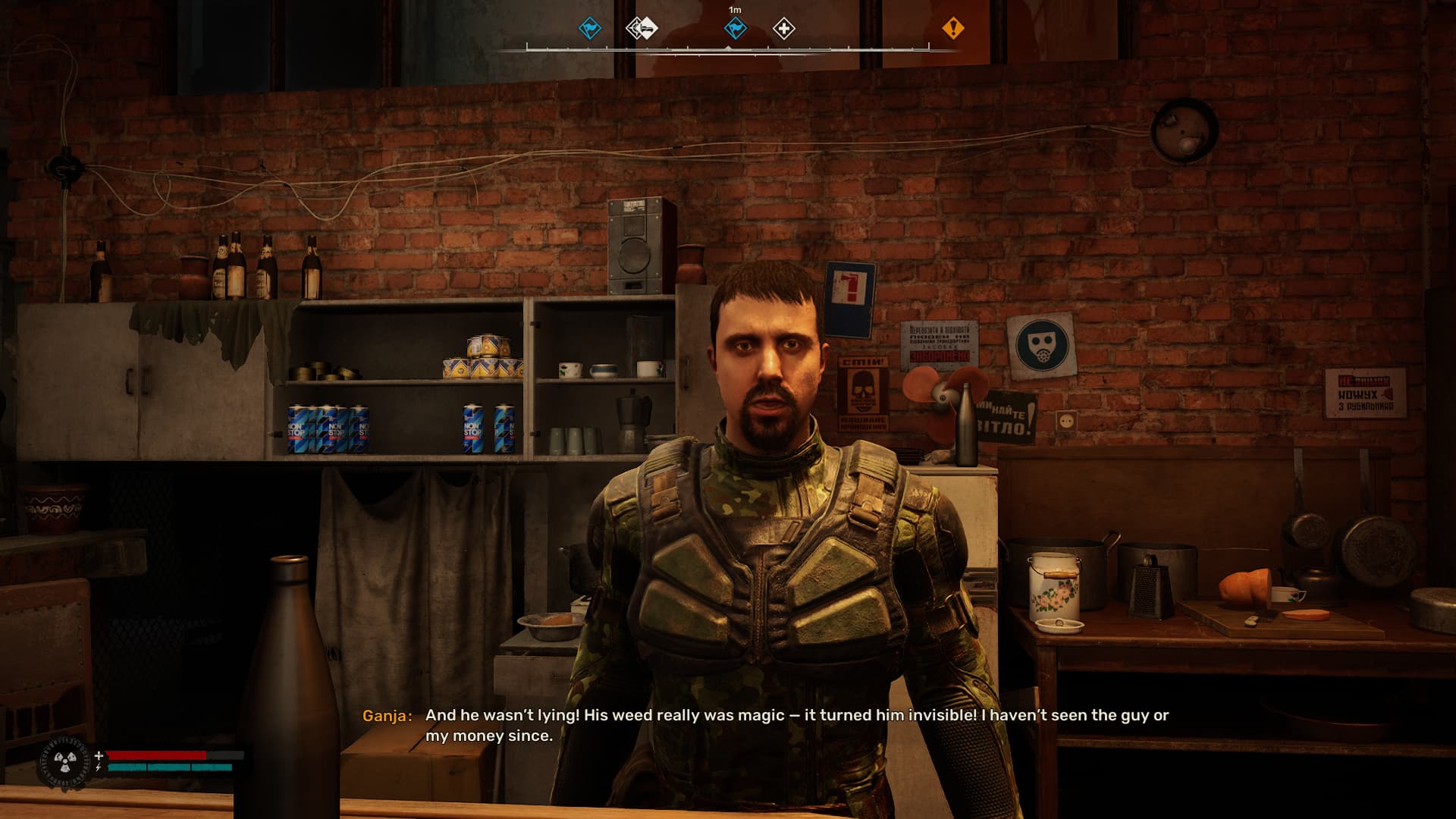
Task: Select the blue flag marker showing 1m
Action: 735,29
